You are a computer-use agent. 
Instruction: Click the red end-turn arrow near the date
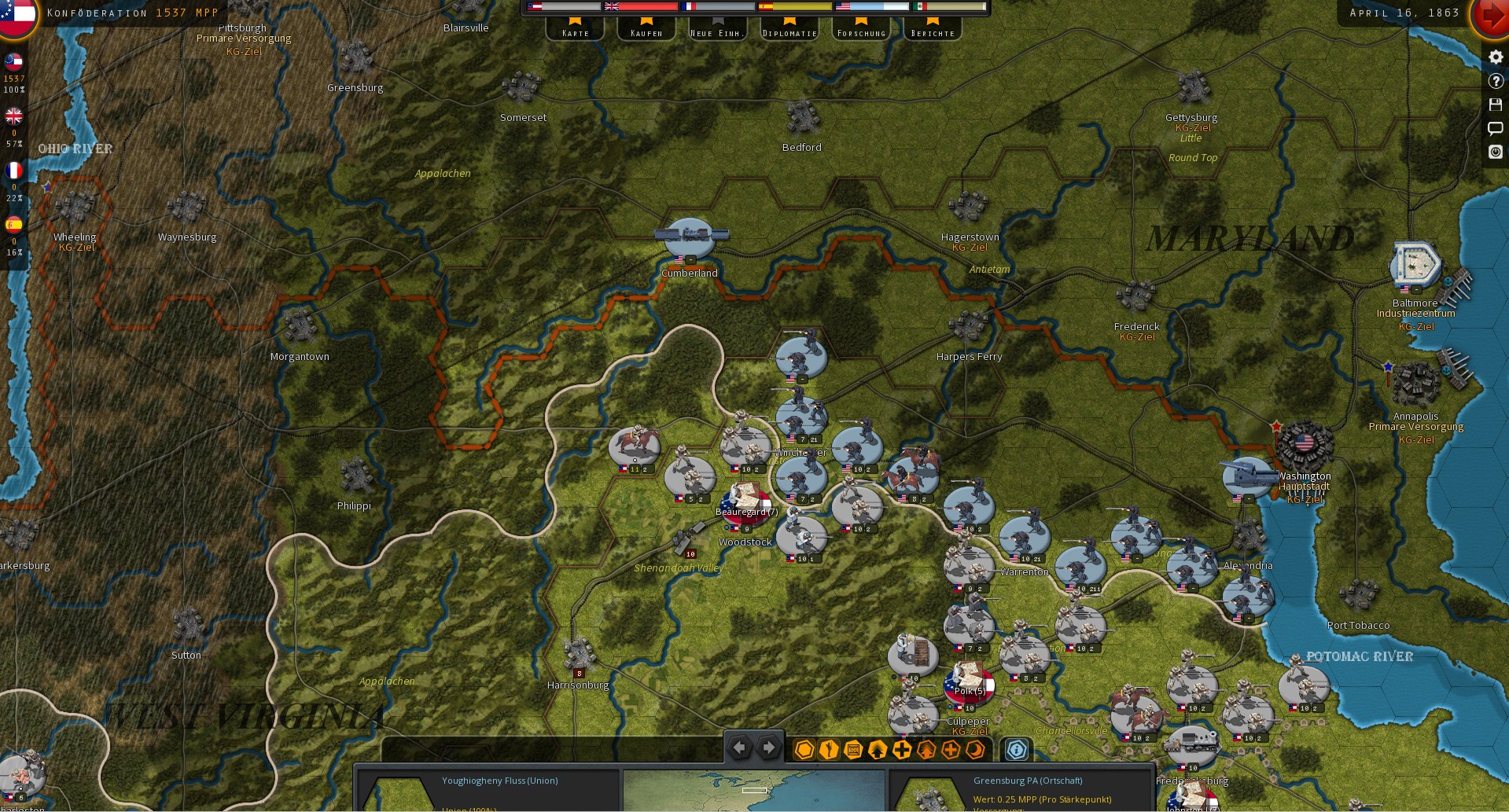pyautogui.click(x=1493, y=16)
